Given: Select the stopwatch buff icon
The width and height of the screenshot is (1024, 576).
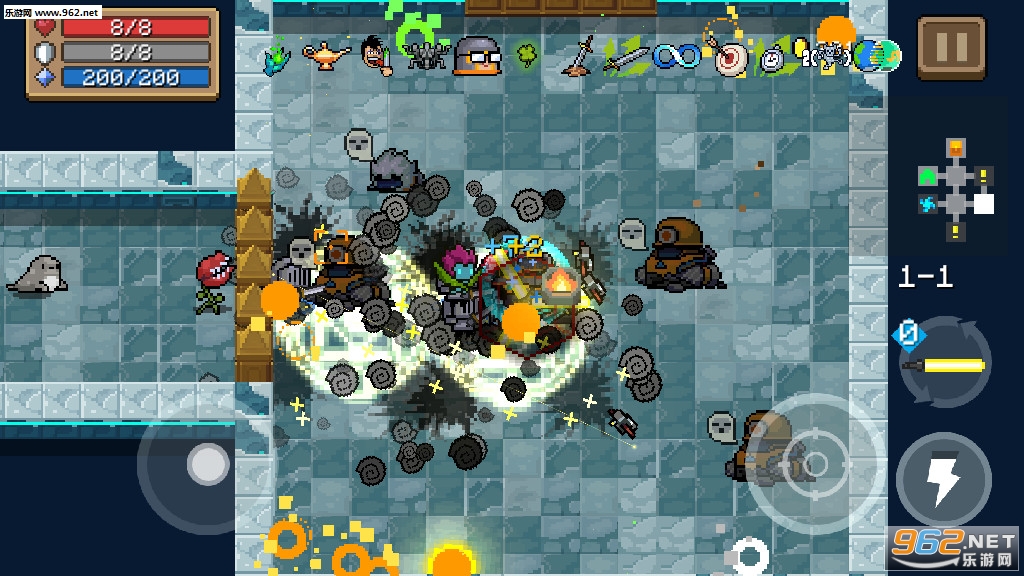Looking at the screenshot, I should 772,58.
